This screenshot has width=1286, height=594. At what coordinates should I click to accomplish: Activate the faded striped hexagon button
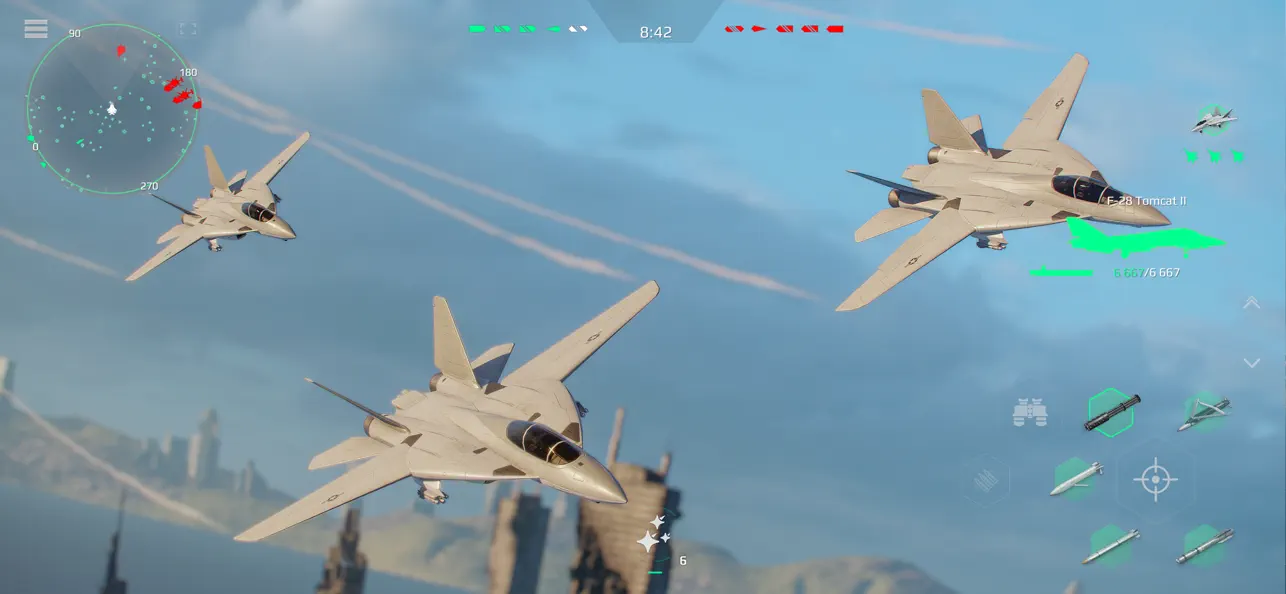(989, 481)
